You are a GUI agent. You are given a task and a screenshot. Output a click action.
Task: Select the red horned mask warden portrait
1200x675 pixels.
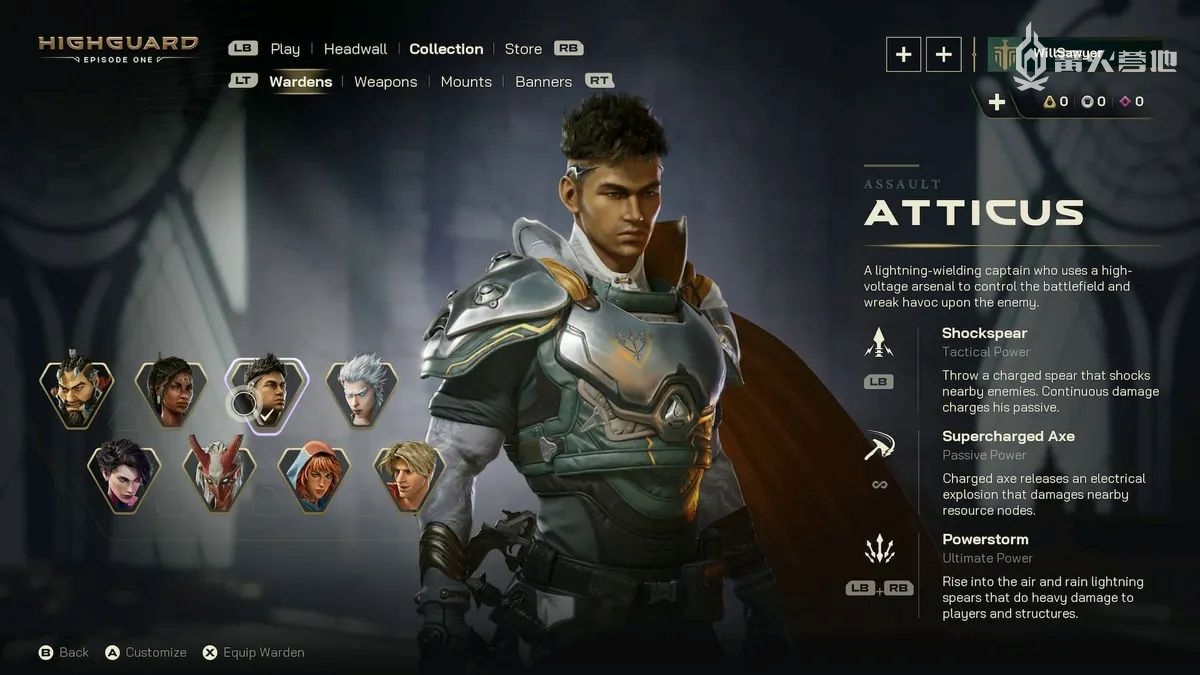click(219, 475)
